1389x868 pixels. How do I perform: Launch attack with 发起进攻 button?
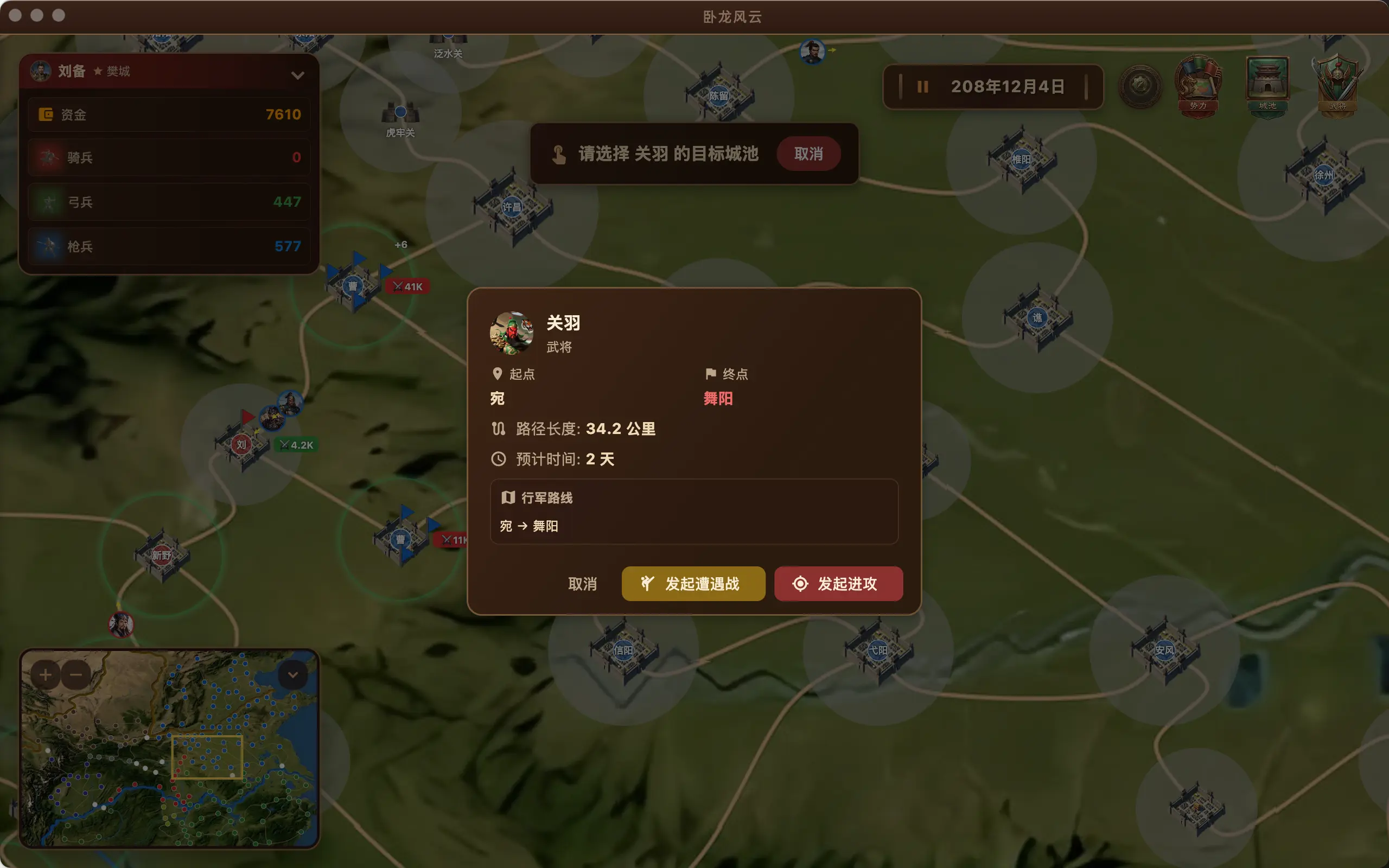(x=837, y=584)
